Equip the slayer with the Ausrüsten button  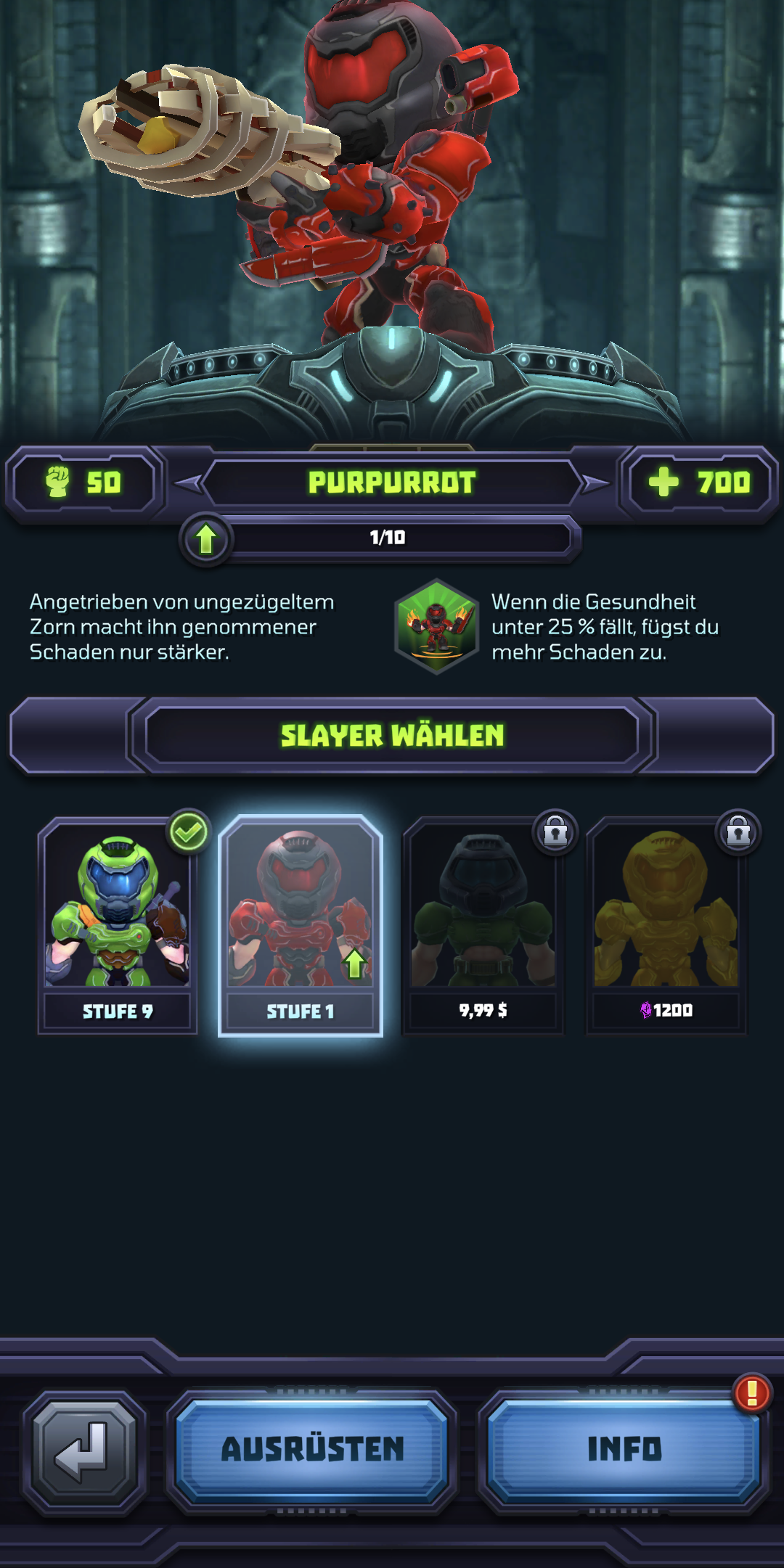pyautogui.click(x=312, y=1450)
